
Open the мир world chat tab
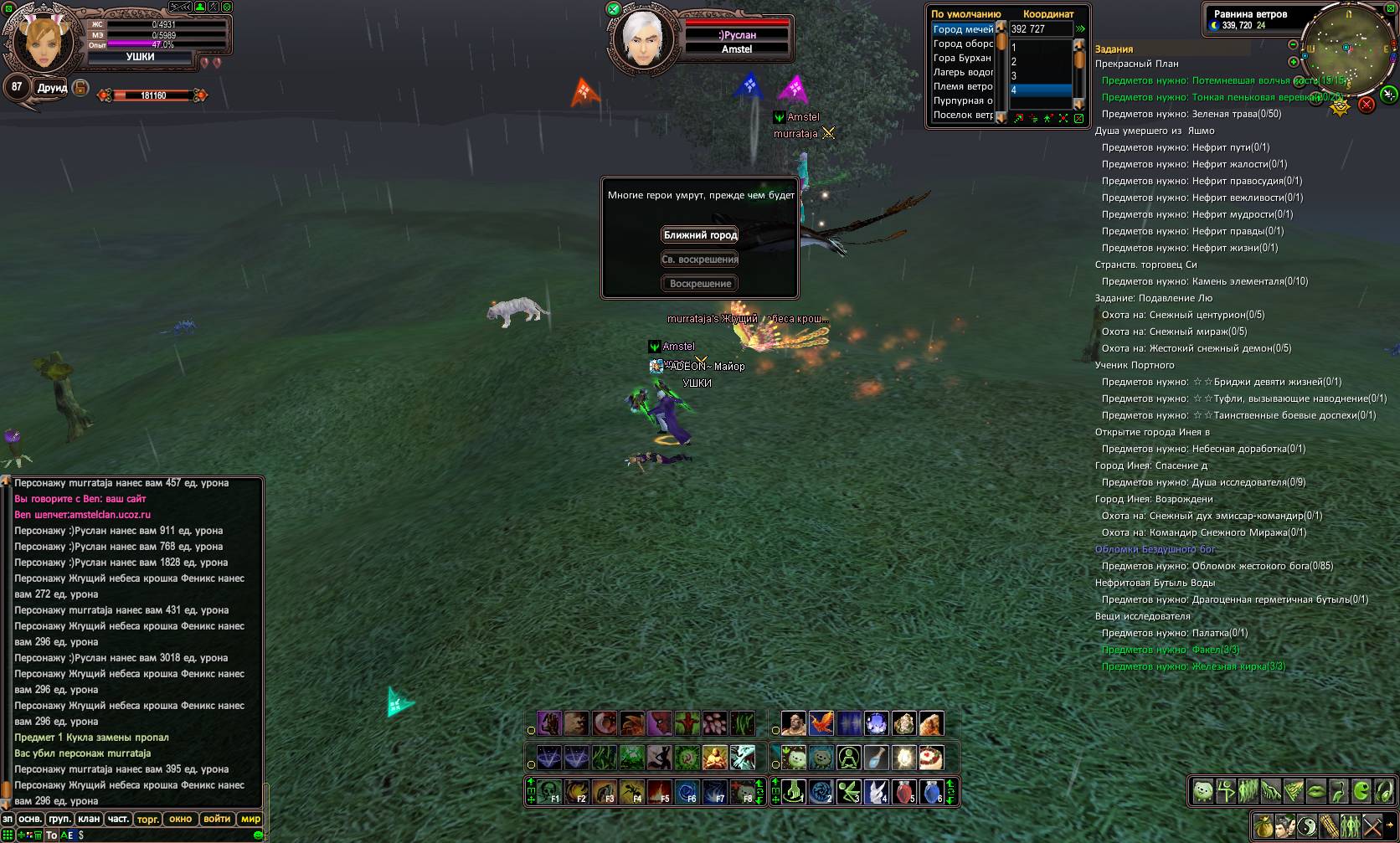click(x=250, y=819)
